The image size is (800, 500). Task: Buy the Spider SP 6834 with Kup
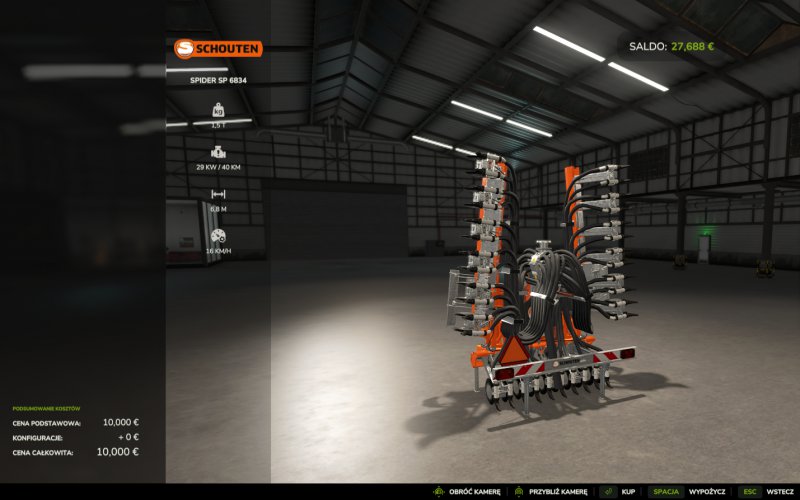pos(628,492)
